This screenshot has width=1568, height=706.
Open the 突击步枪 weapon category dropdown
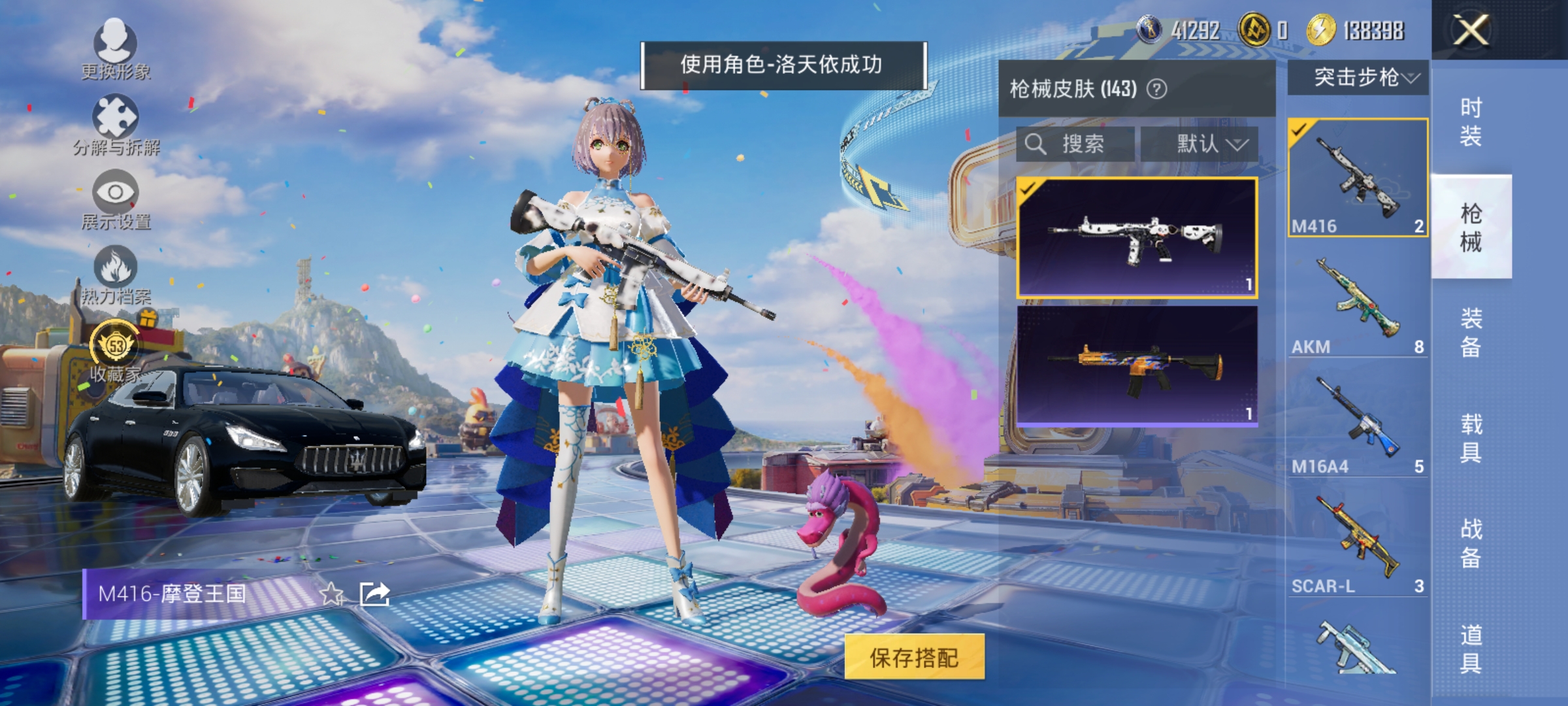pyautogui.click(x=1359, y=76)
